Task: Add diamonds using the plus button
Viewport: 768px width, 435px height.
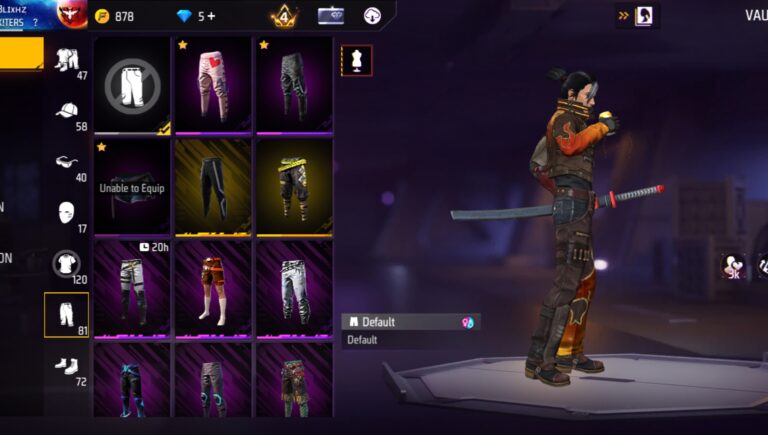Action: coord(212,16)
